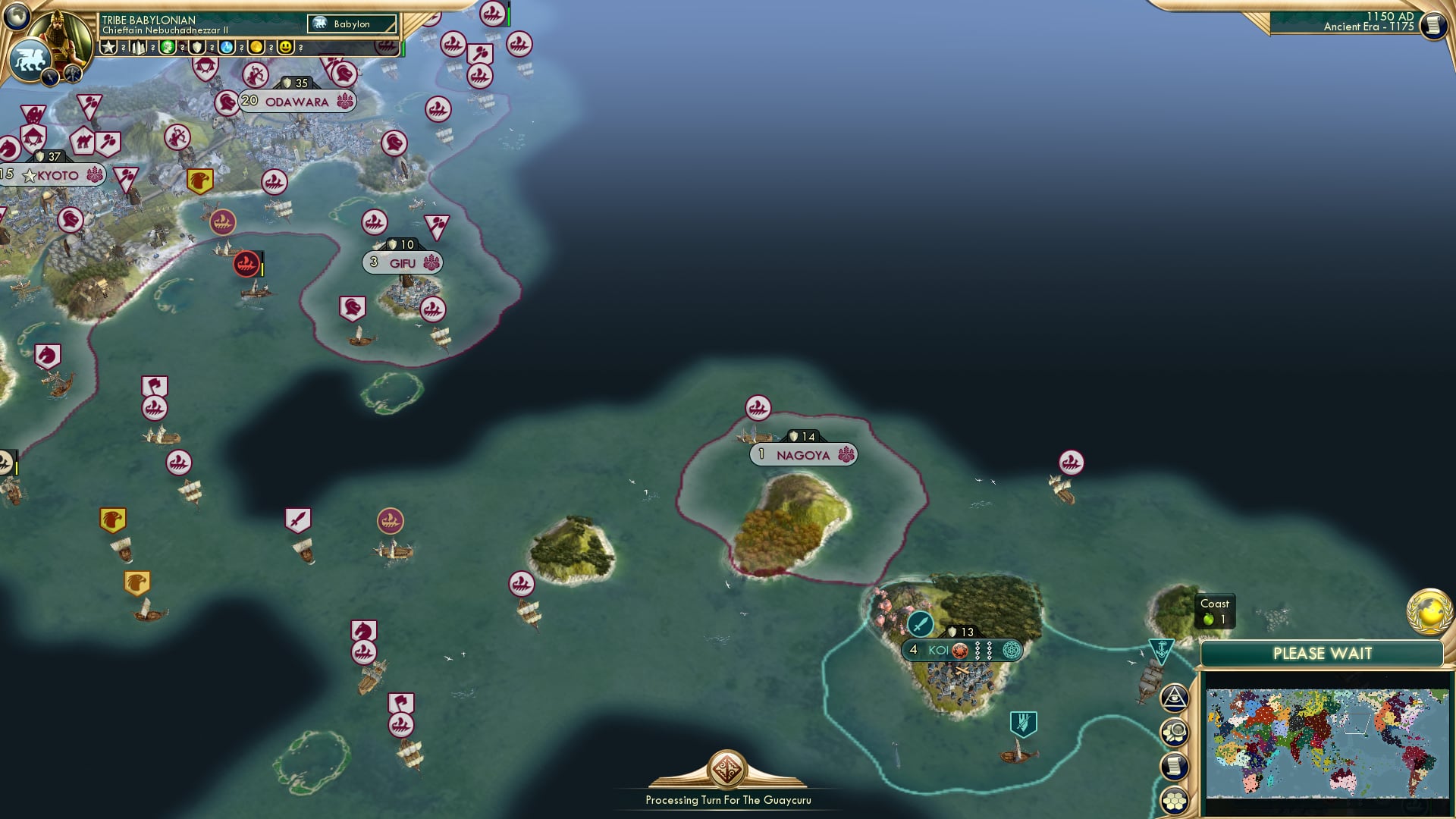Click the science flask icon in the status bar

point(226,47)
